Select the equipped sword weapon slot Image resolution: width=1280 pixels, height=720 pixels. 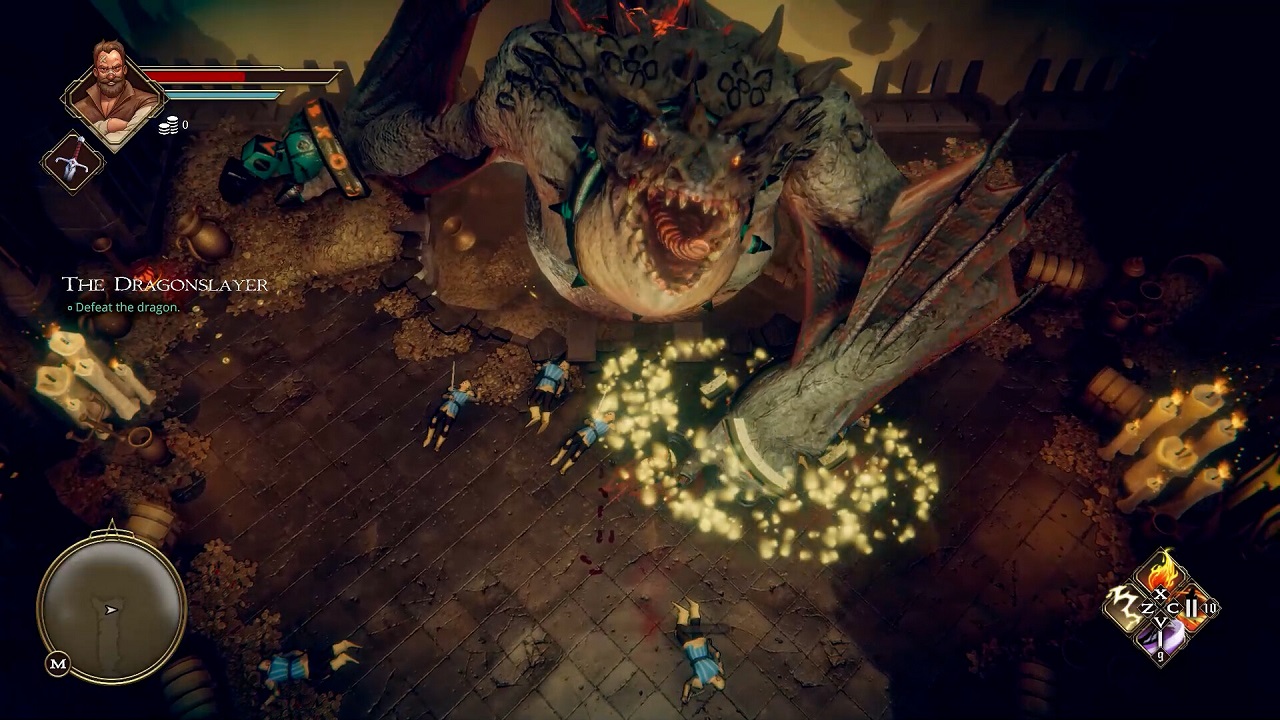pyautogui.click(x=73, y=162)
